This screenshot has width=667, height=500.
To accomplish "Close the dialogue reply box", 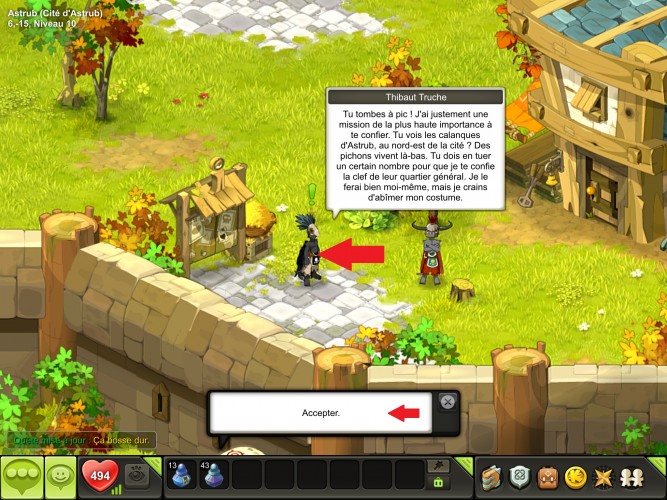I will (x=448, y=401).
